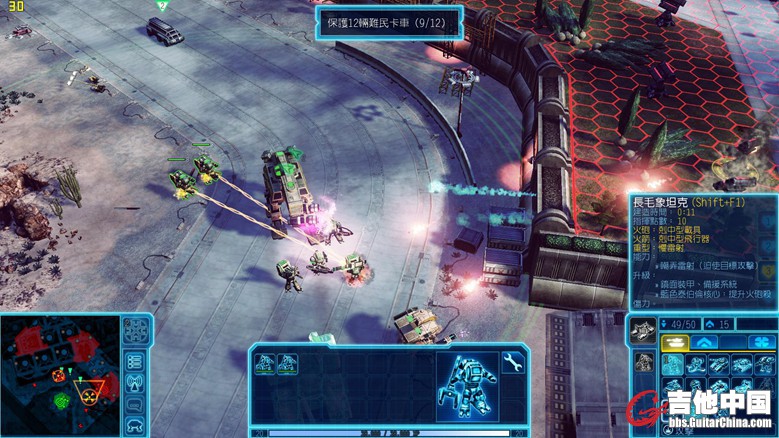Queue the first unit in the build grid
779x438 pixels.
[x=673, y=365]
